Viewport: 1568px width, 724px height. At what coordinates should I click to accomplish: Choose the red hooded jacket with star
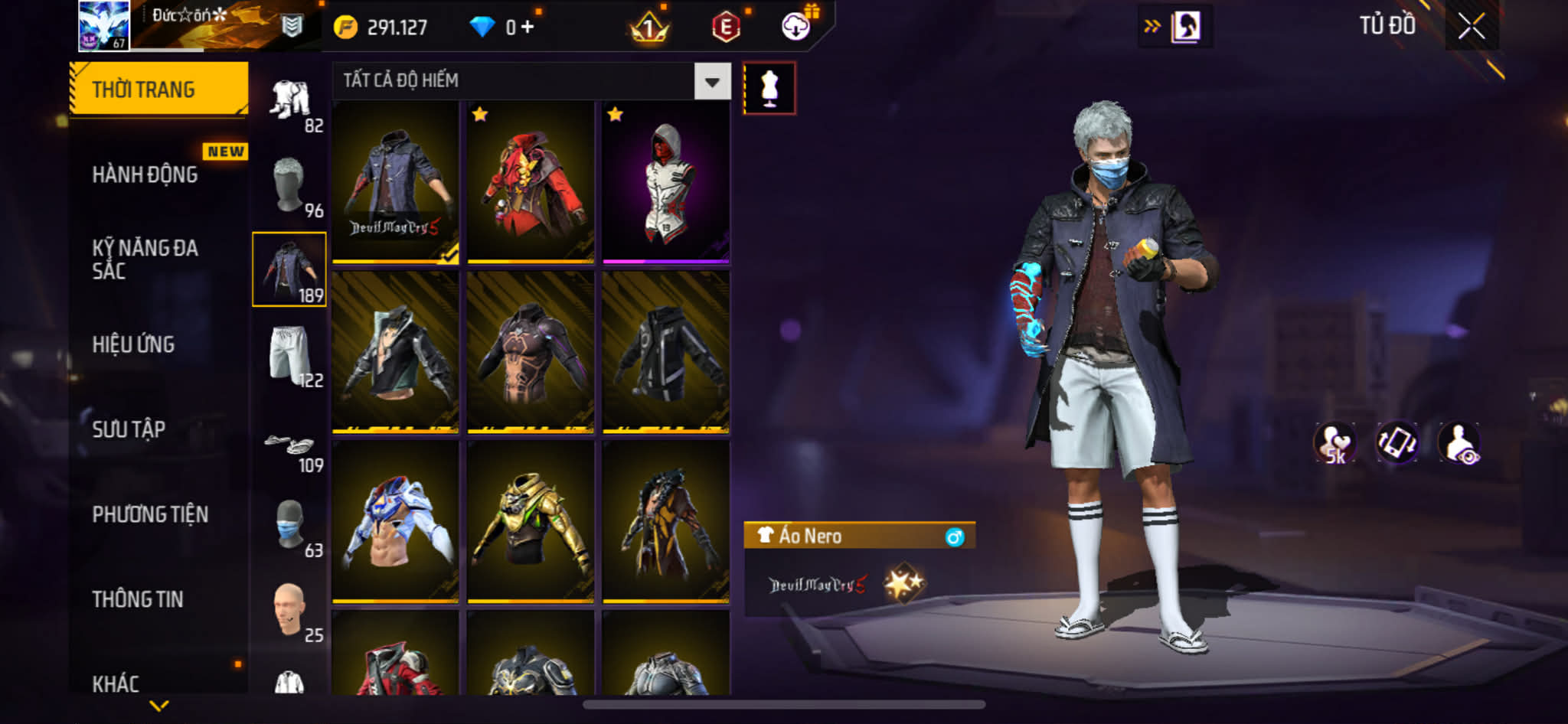click(531, 184)
